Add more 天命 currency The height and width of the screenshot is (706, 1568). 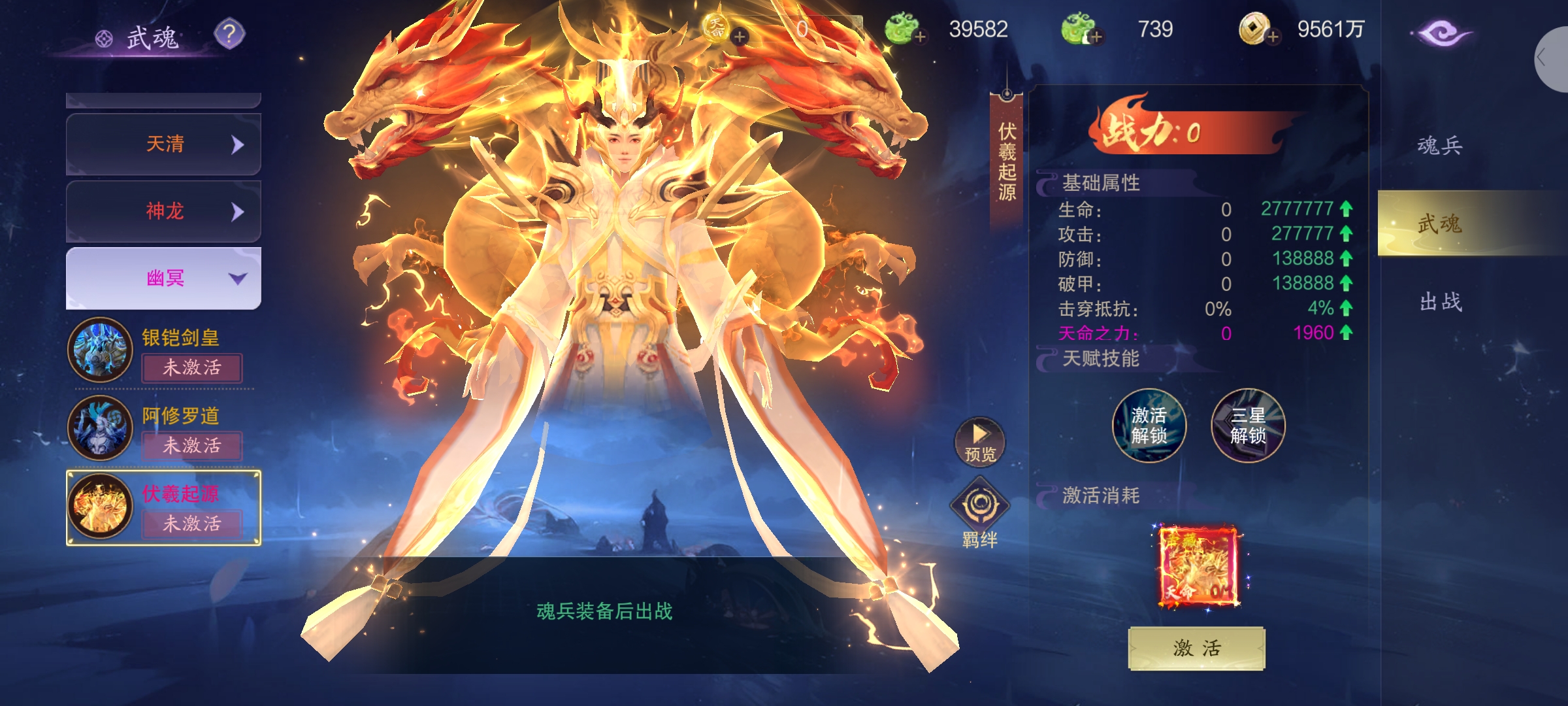pos(740,37)
